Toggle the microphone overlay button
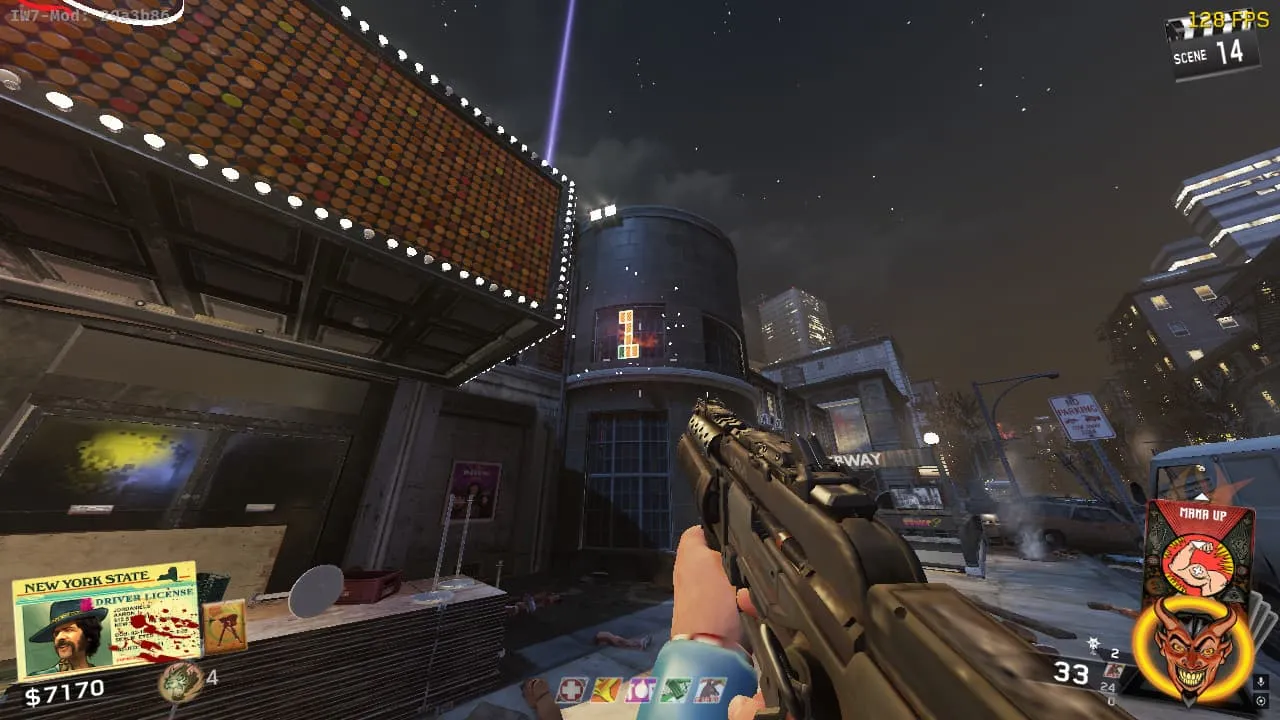1280x720 pixels. pyautogui.click(x=1262, y=683)
